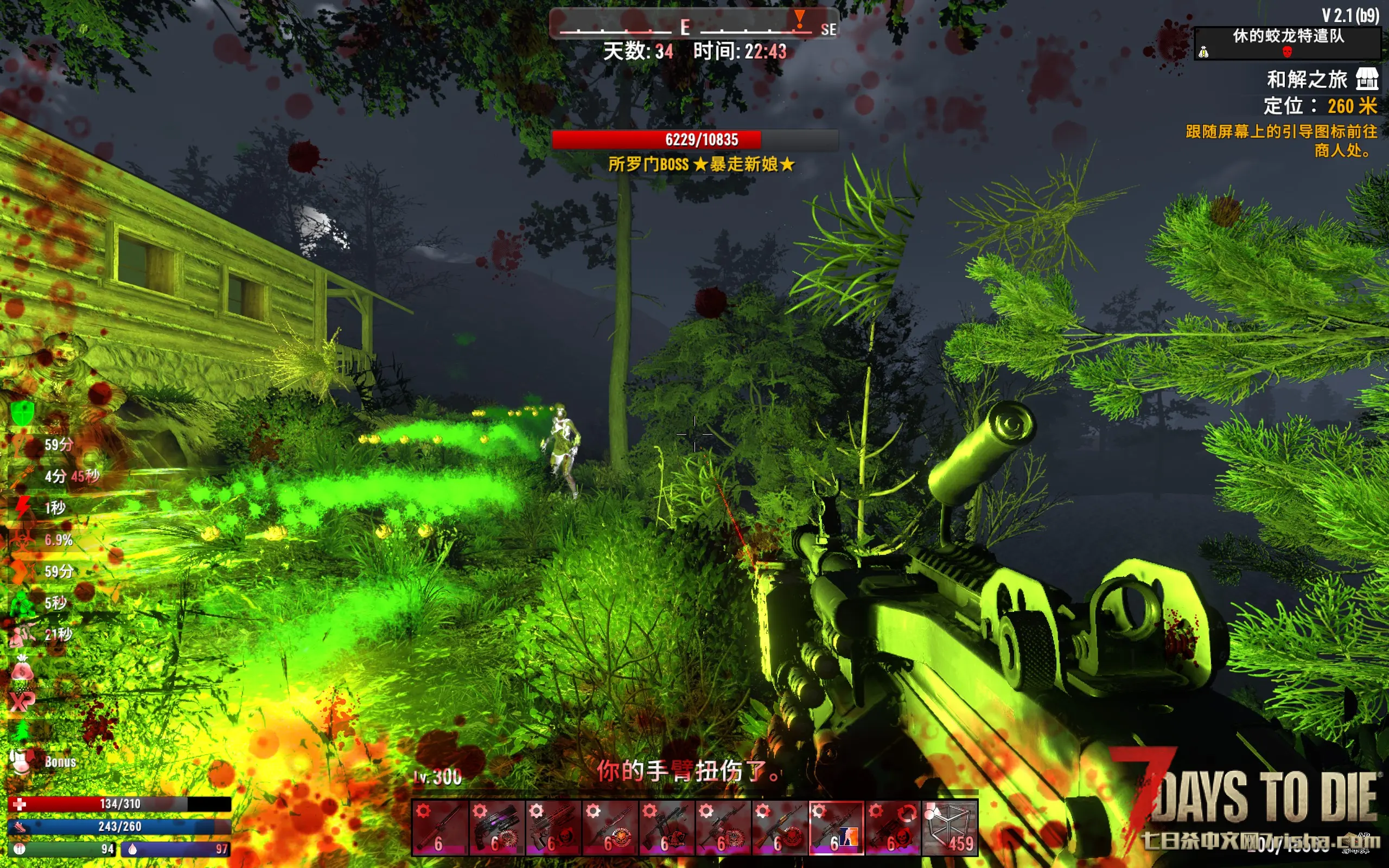This screenshot has width=1389, height=868.
Task: Click the Bonus buff icon
Action: [x=22, y=762]
